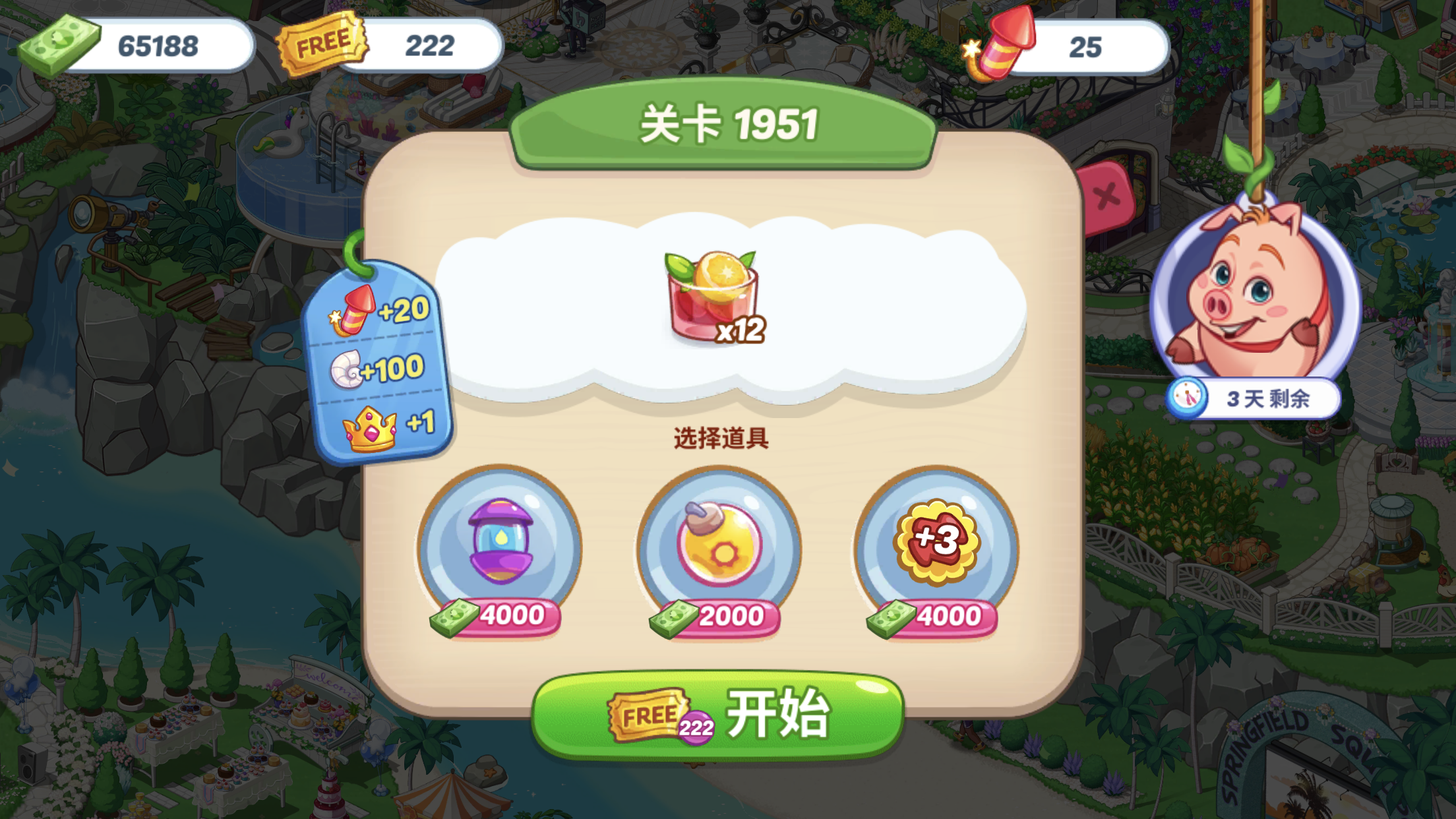Tap the 2000 price under the rainbow ball
Image resolution: width=1456 pixels, height=819 pixels.
[722, 617]
